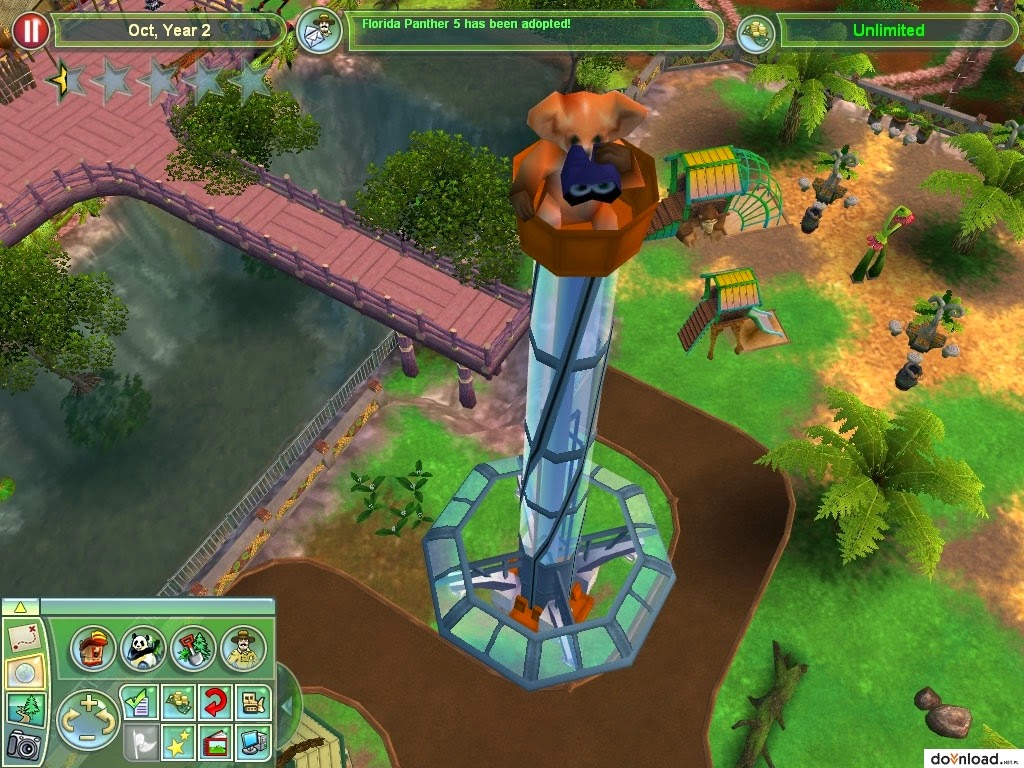The width and height of the screenshot is (1024, 768).
Task: Open the computer options menu icon
Action: pyautogui.click(x=253, y=742)
